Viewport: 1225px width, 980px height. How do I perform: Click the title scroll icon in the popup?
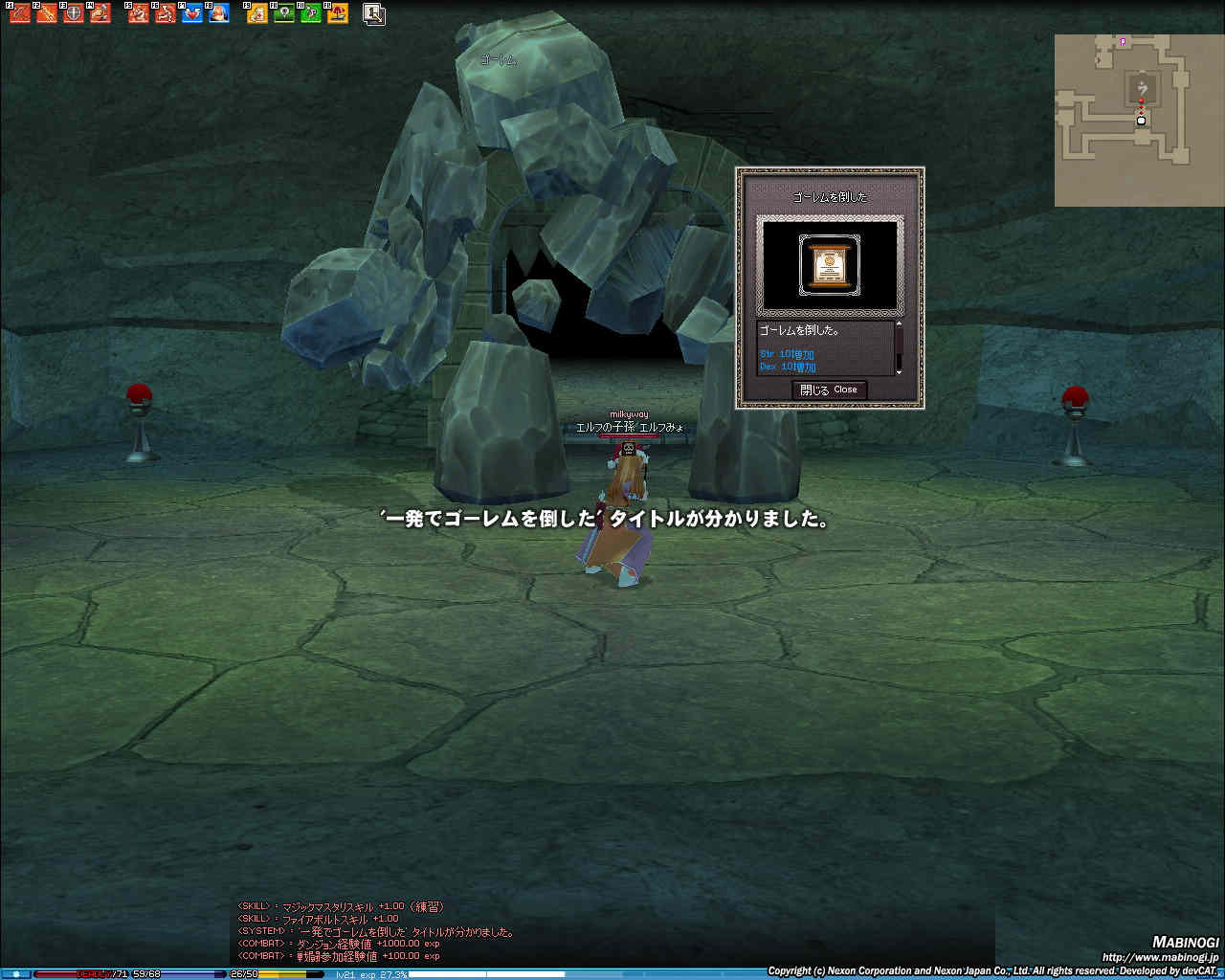(x=829, y=263)
